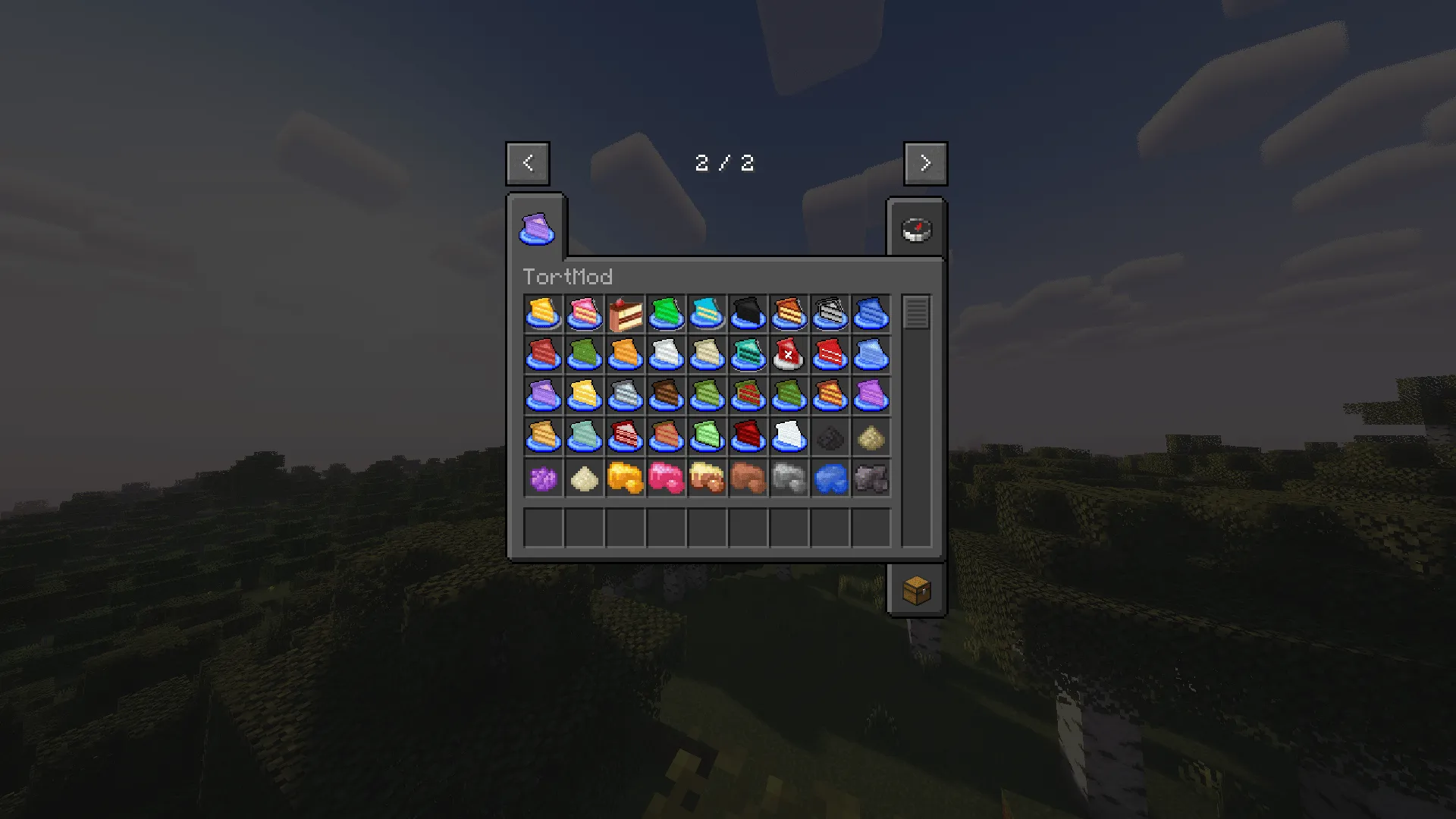Pick the pink cake slice on blue plate
This screenshot has height=819, width=1456.
click(582, 315)
